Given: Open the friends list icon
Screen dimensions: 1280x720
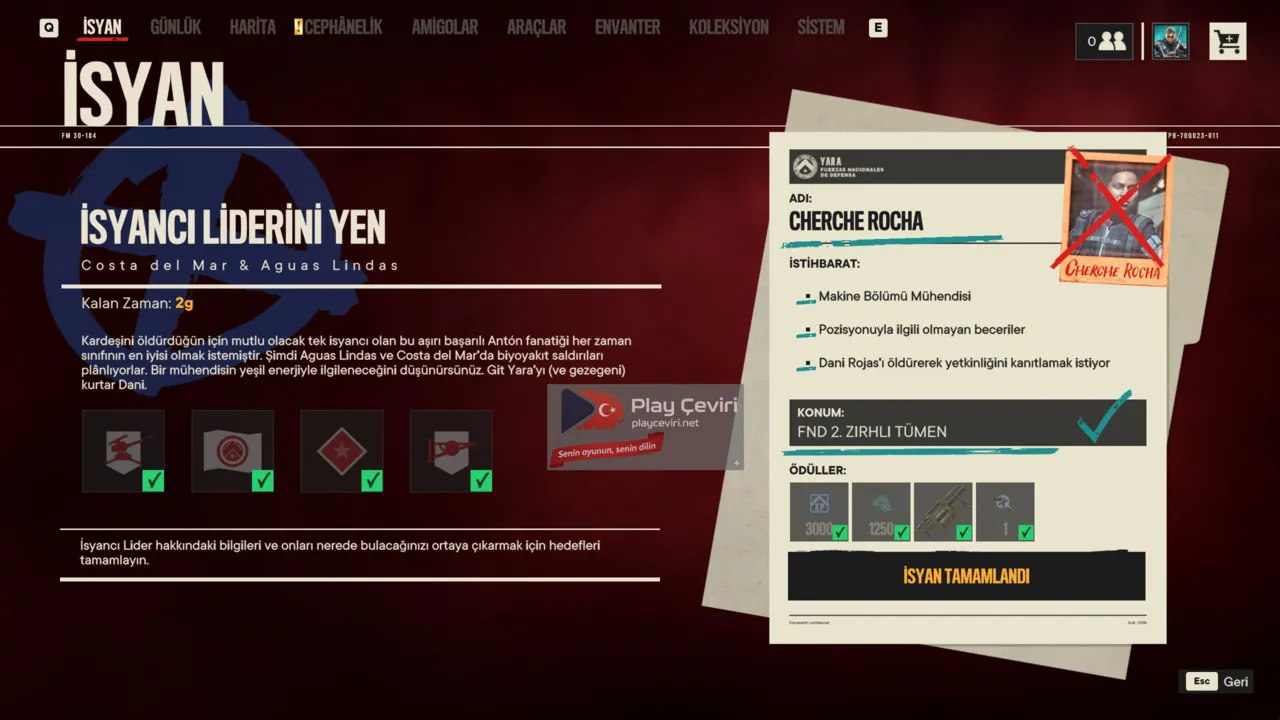Looking at the screenshot, I should [x=1104, y=42].
